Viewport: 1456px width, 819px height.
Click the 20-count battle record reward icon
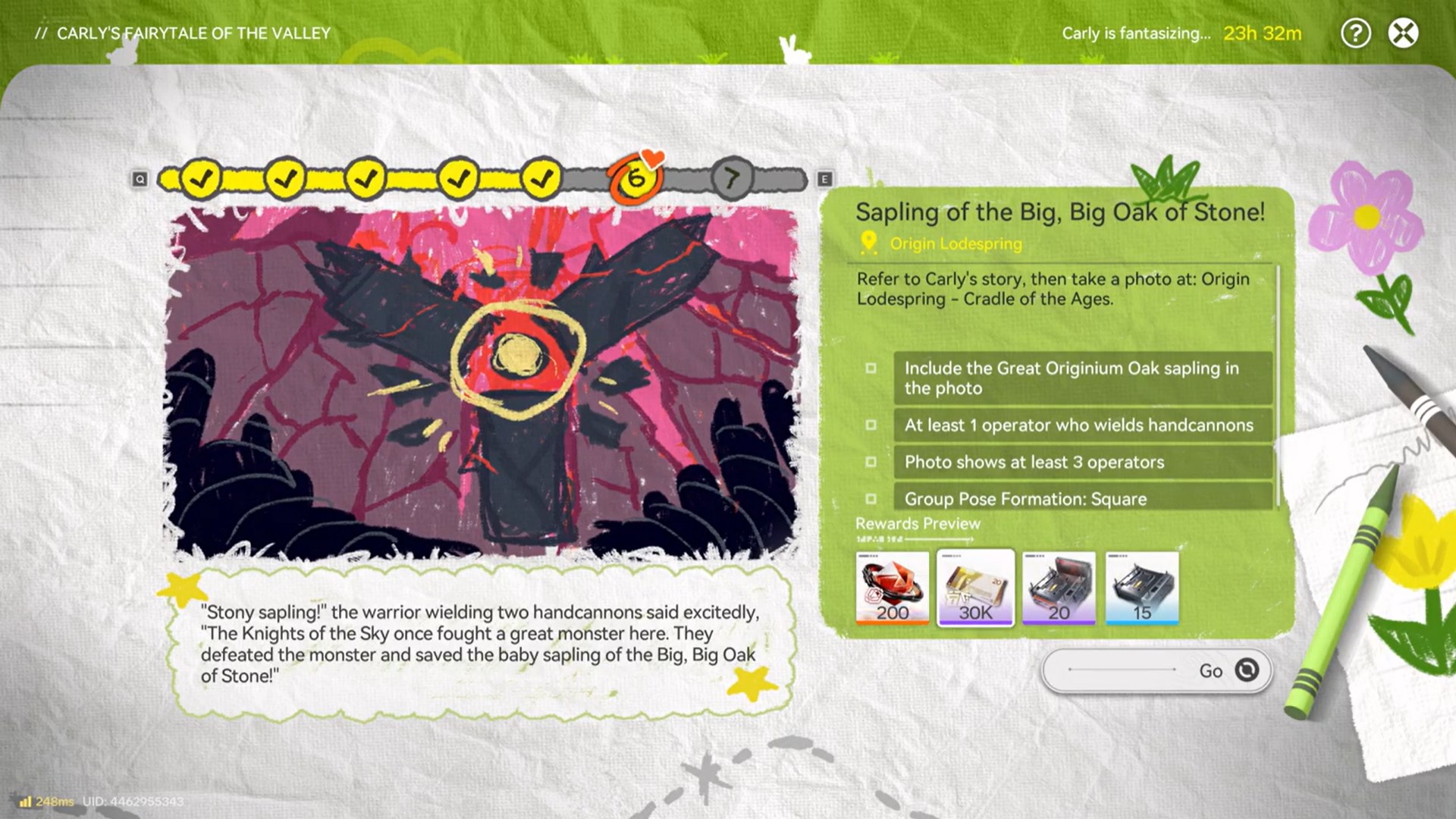coord(1059,588)
